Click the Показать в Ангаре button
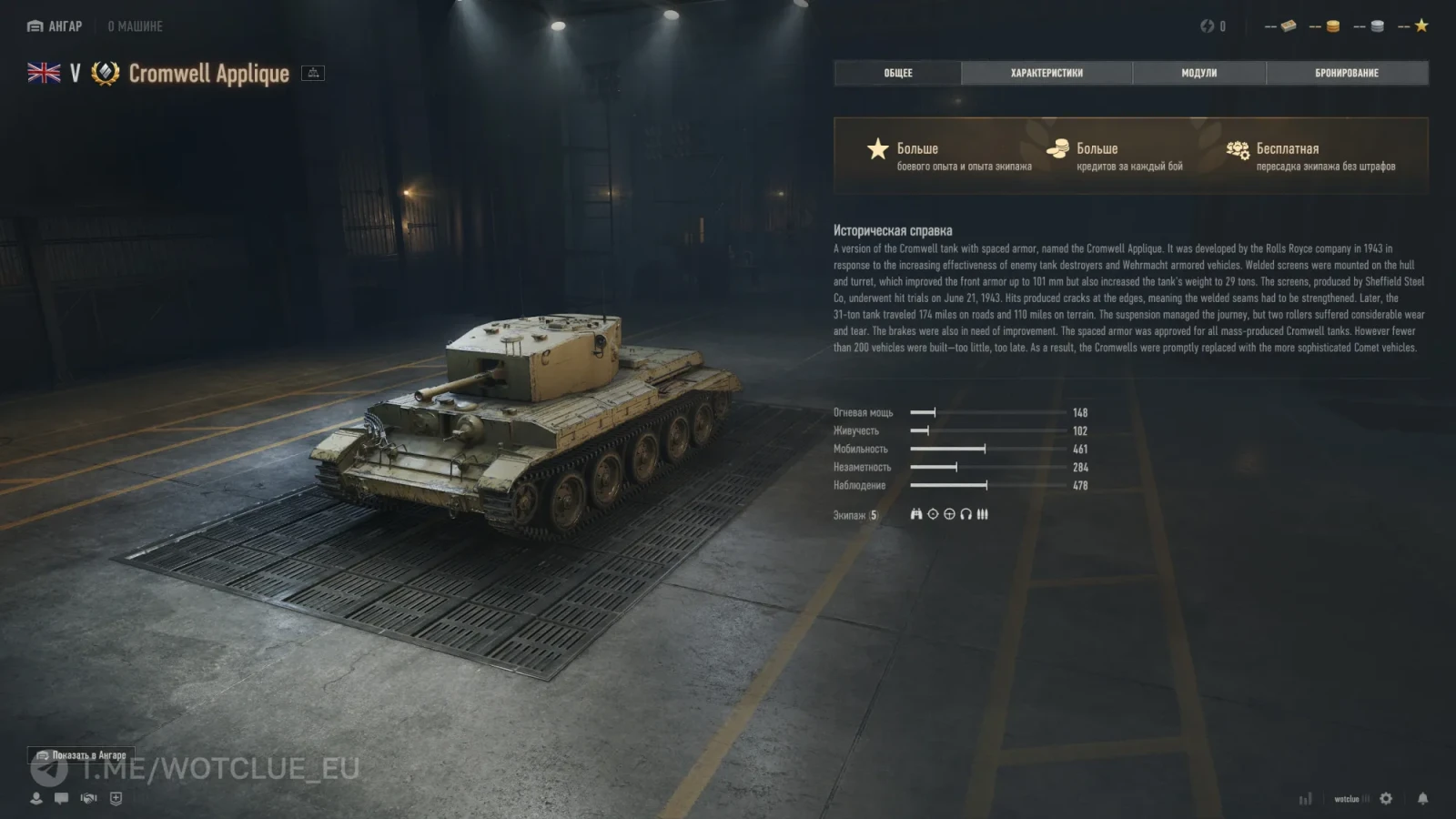This screenshot has height=819, width=1456. (81, 755)
